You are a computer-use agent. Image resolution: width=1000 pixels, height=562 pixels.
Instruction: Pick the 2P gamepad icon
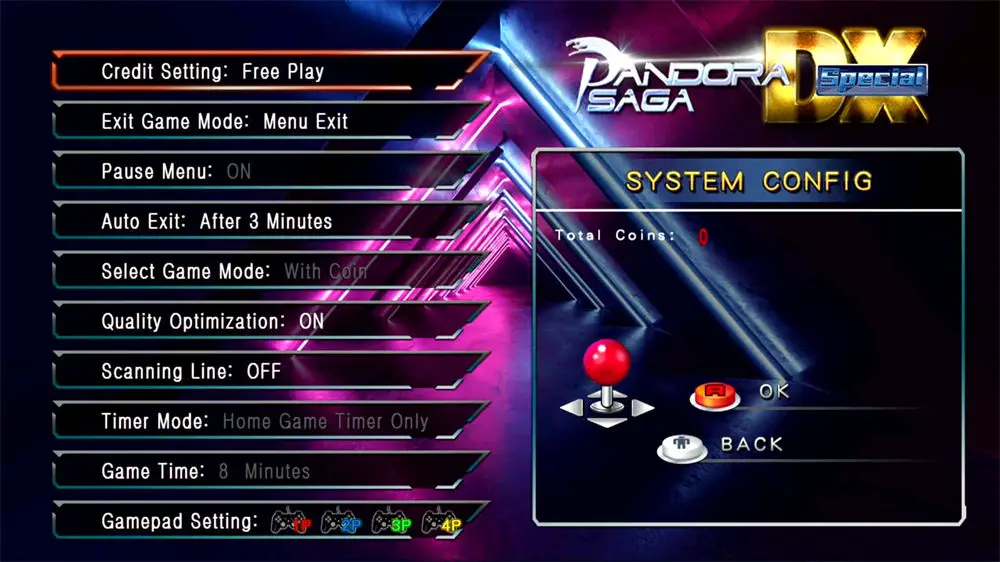pyautogui.click(x=339, y=522)
